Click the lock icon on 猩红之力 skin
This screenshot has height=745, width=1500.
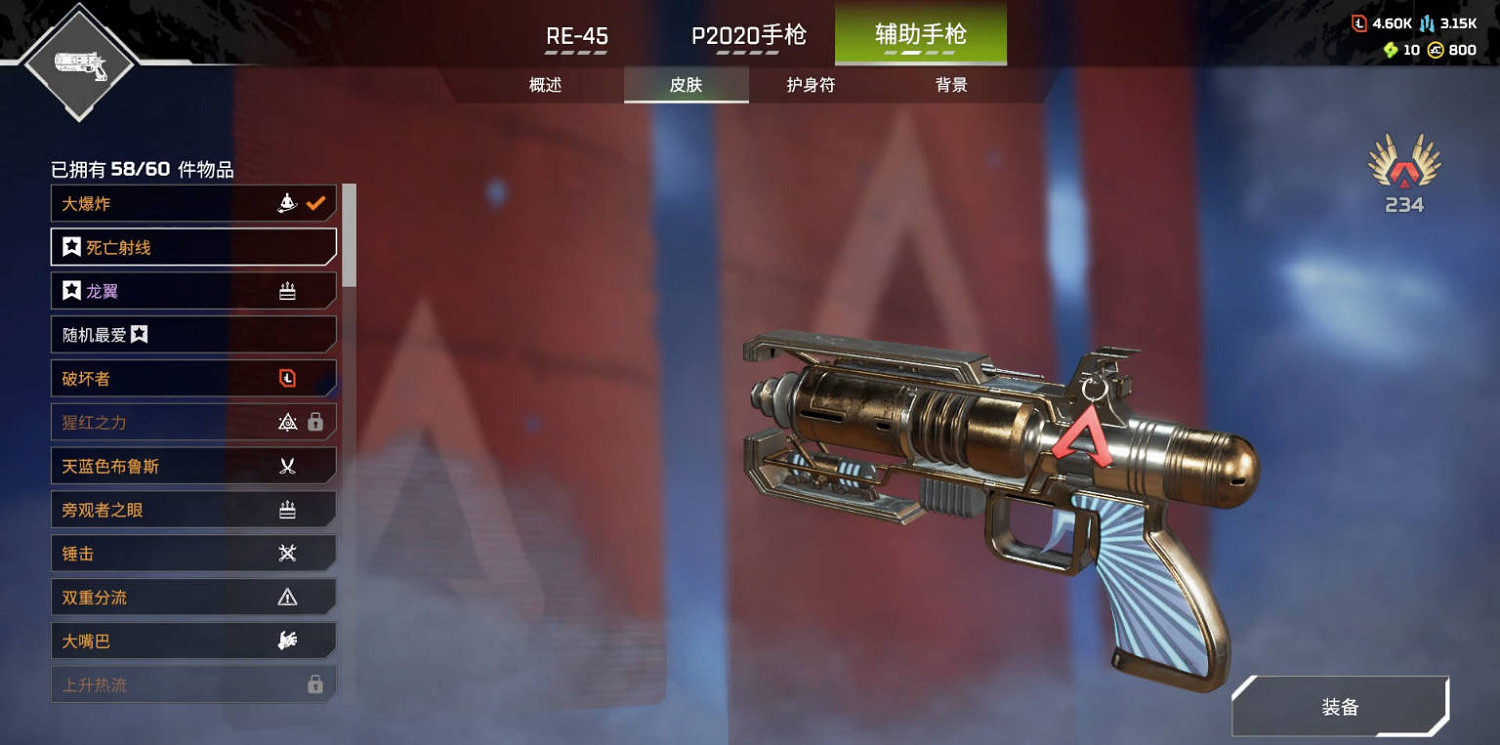317,421
